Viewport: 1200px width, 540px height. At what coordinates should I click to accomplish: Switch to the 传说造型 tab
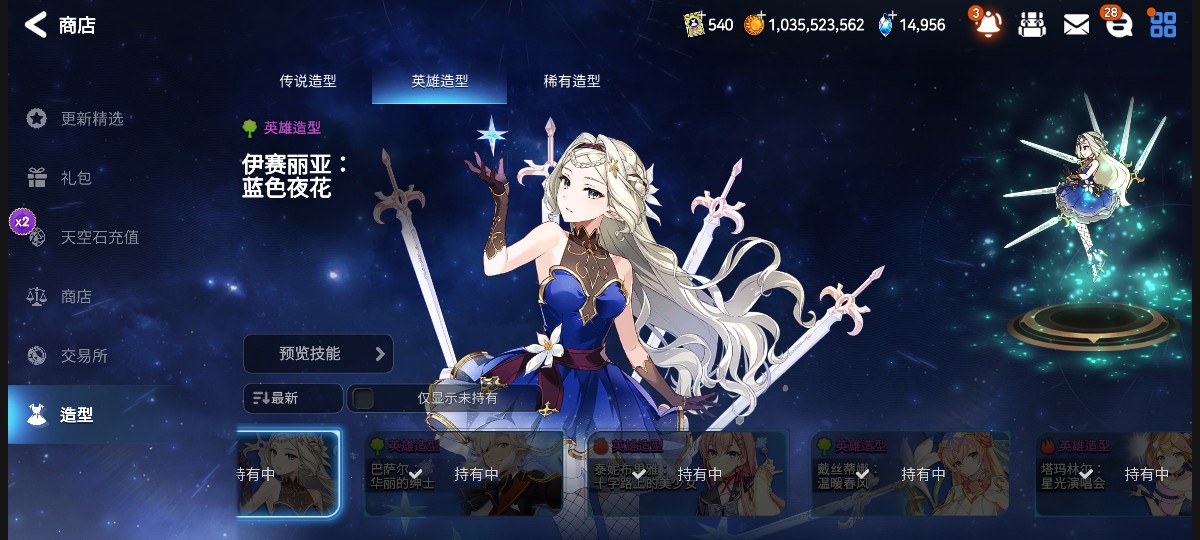(307, 81)
